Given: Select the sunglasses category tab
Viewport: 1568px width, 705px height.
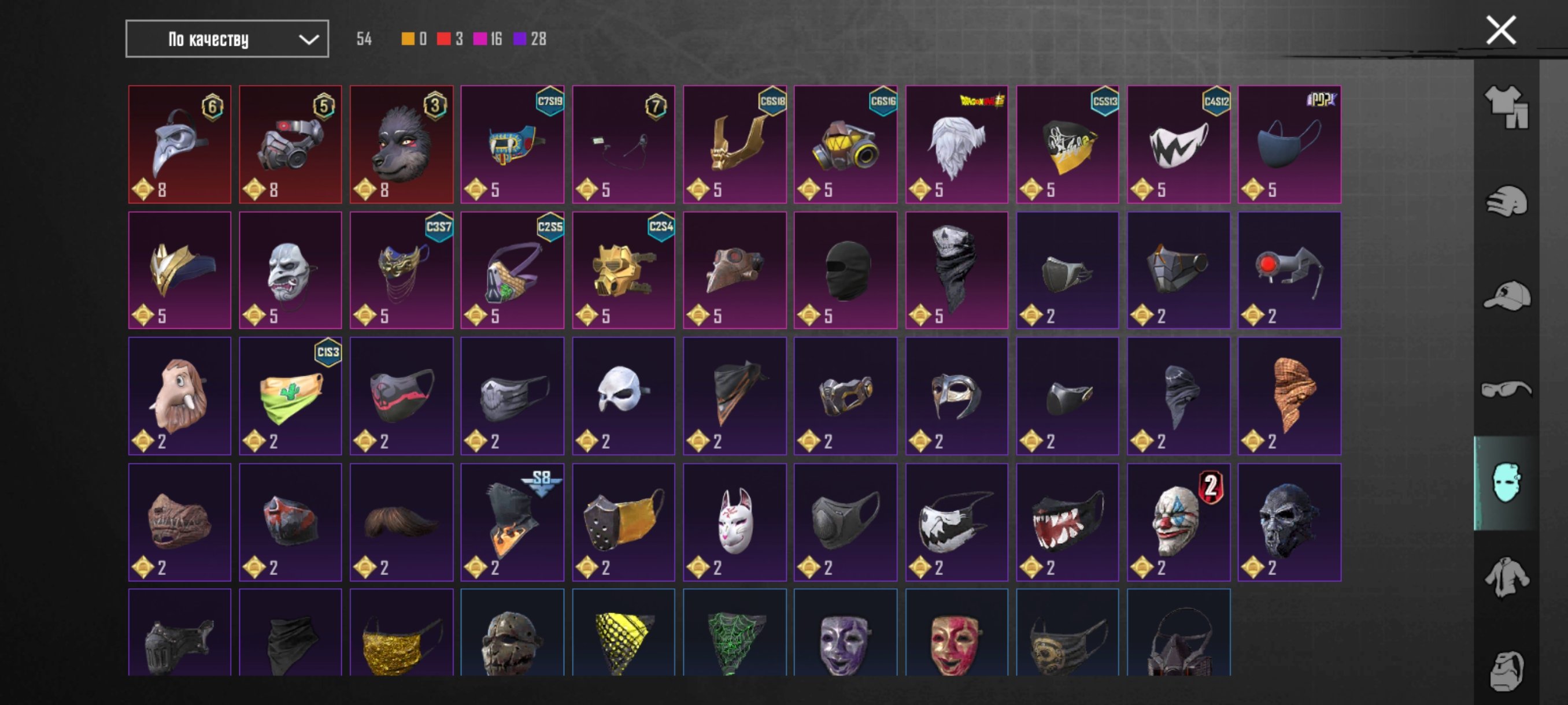Looking at the screenshot, I should [1506, 389].
